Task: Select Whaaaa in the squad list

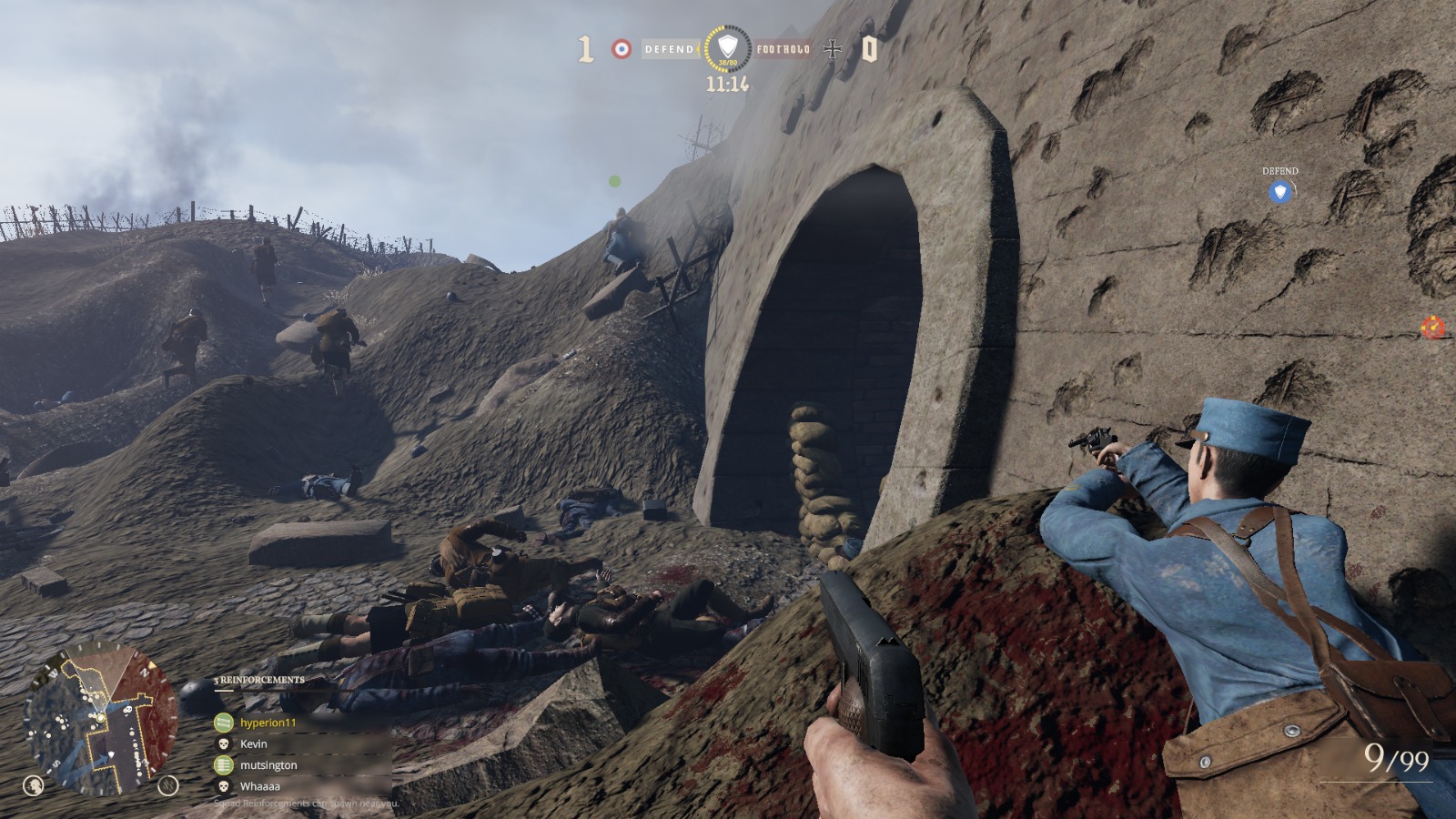Action: pyautogui.click(x=259, y=786)
